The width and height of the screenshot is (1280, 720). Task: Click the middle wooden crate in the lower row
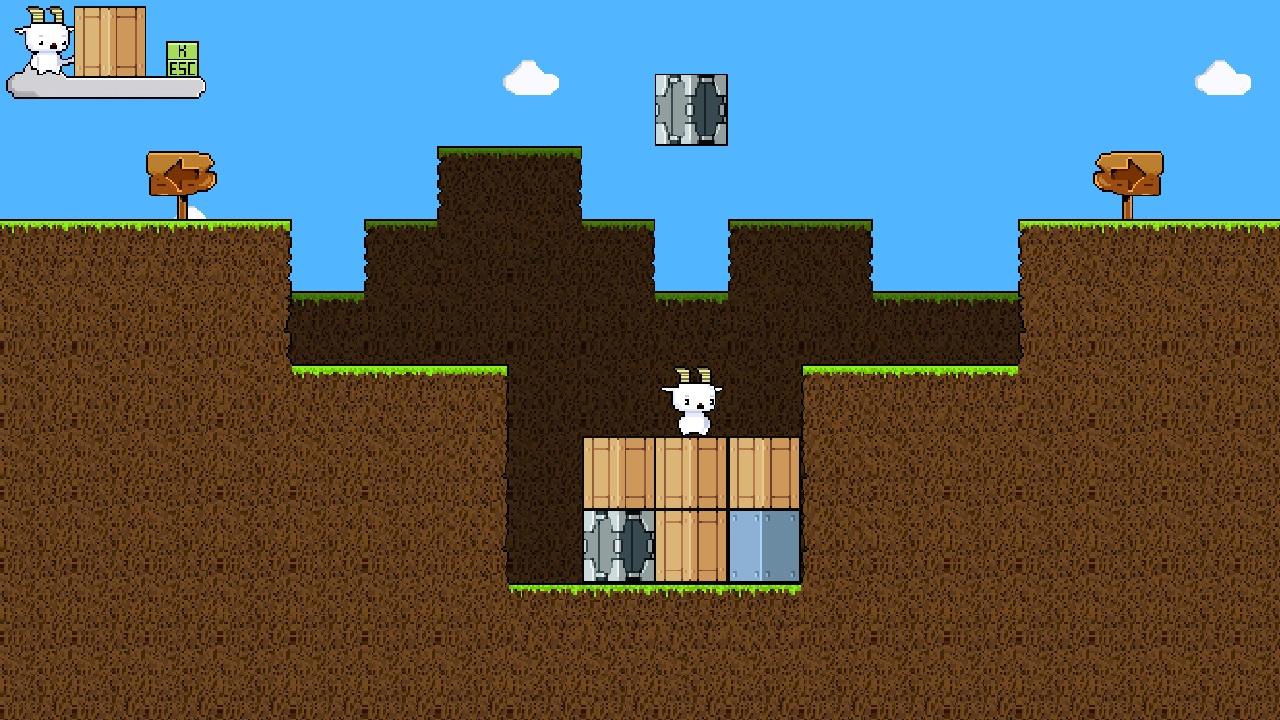point(693,545)
